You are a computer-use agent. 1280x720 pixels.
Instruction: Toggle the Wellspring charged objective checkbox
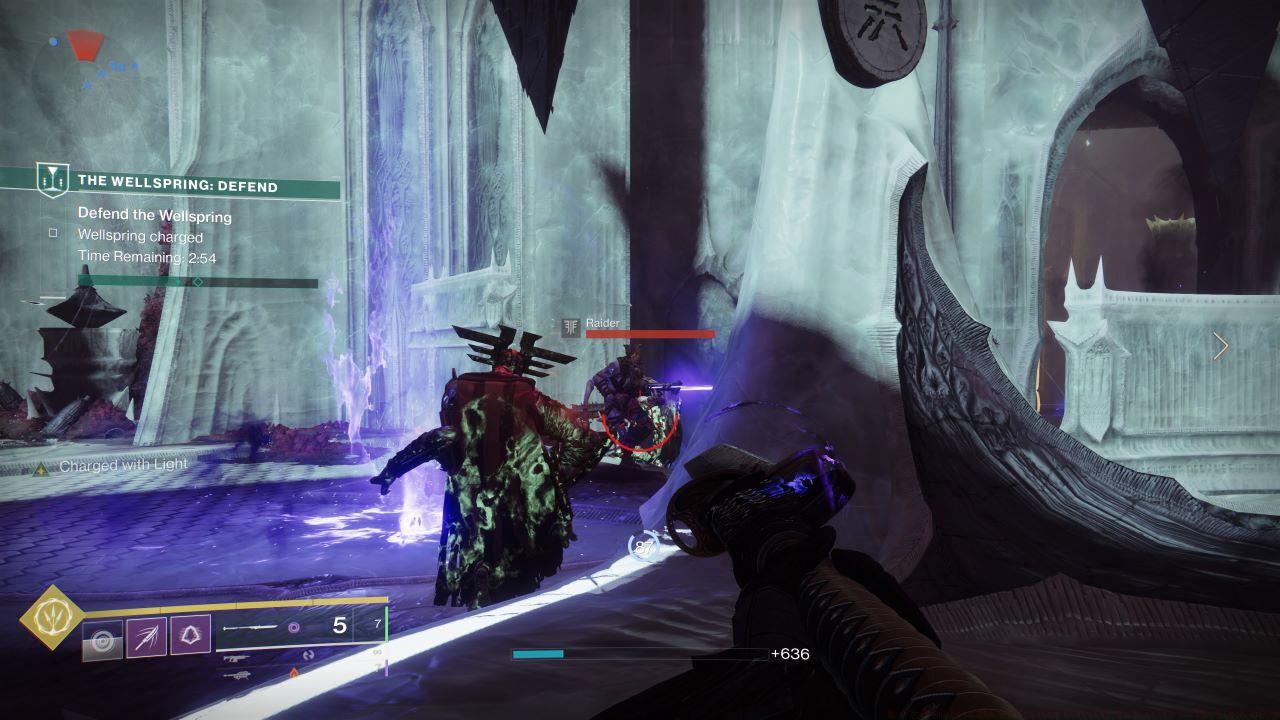[x=54, y=232]
